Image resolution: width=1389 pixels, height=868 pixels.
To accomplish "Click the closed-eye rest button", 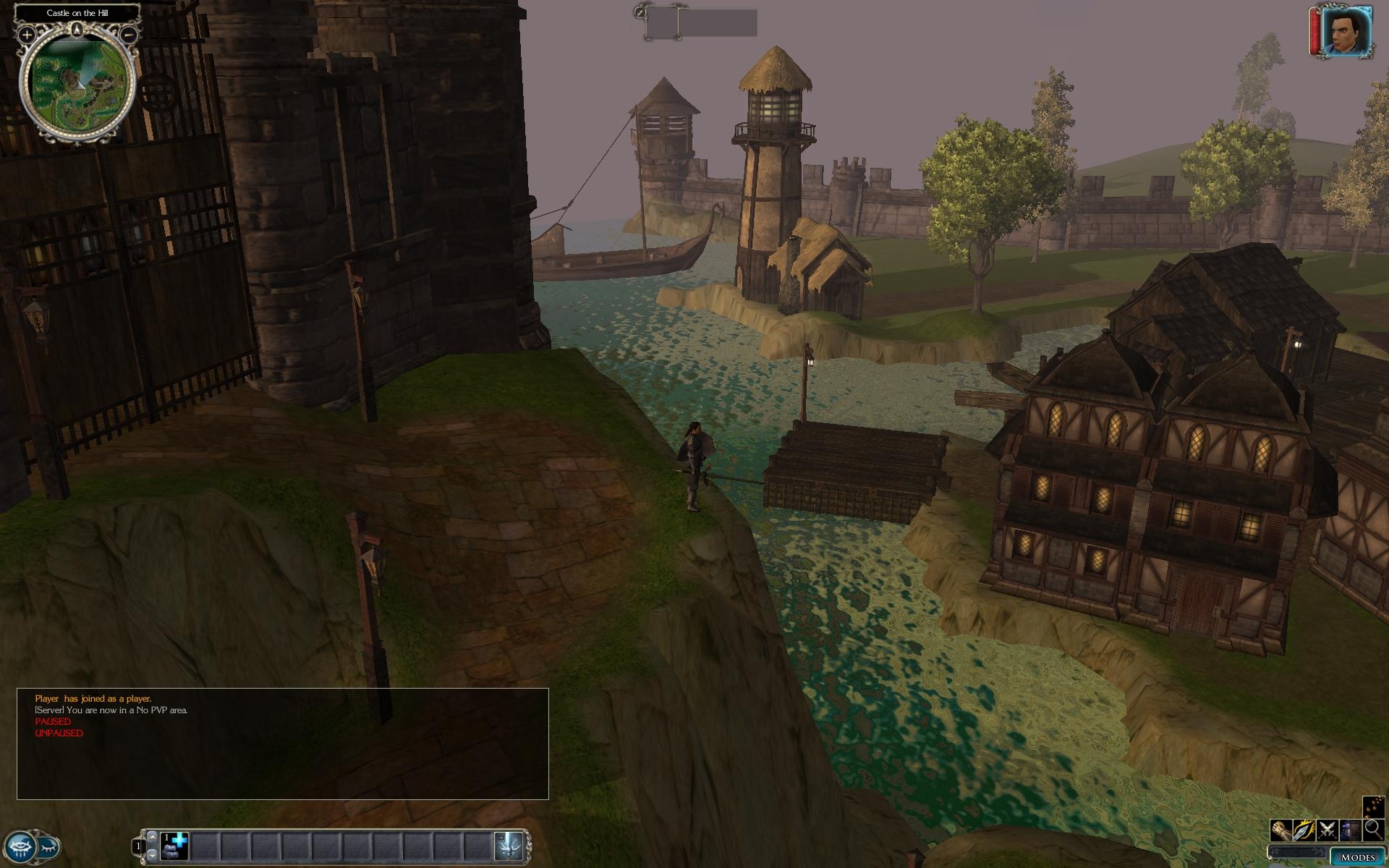I will [48, 846].
